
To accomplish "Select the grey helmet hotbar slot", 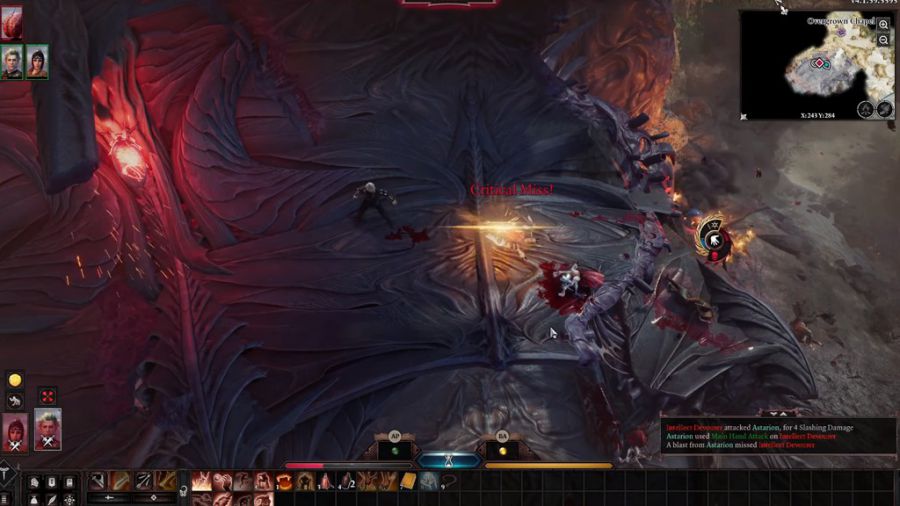I will coord(428,482).
